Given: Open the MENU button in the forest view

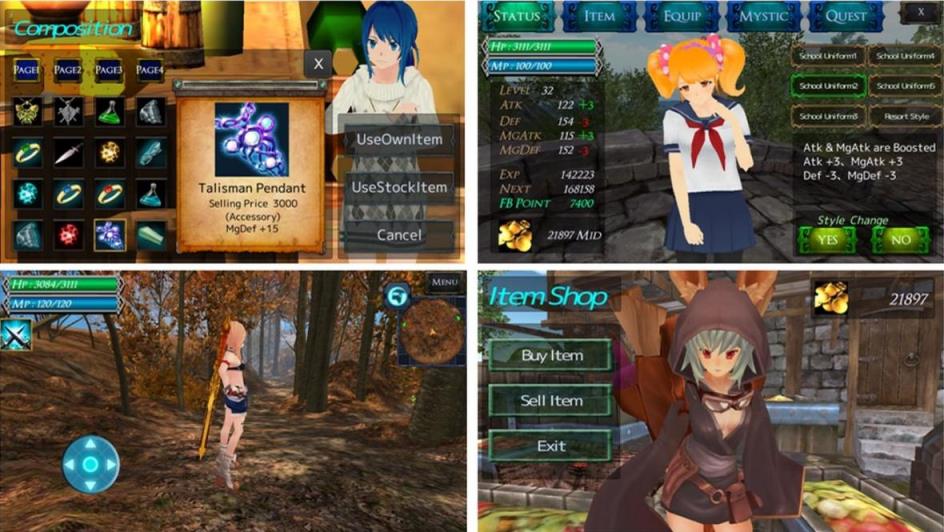Looking at the screenshot, I should [445, 283].
